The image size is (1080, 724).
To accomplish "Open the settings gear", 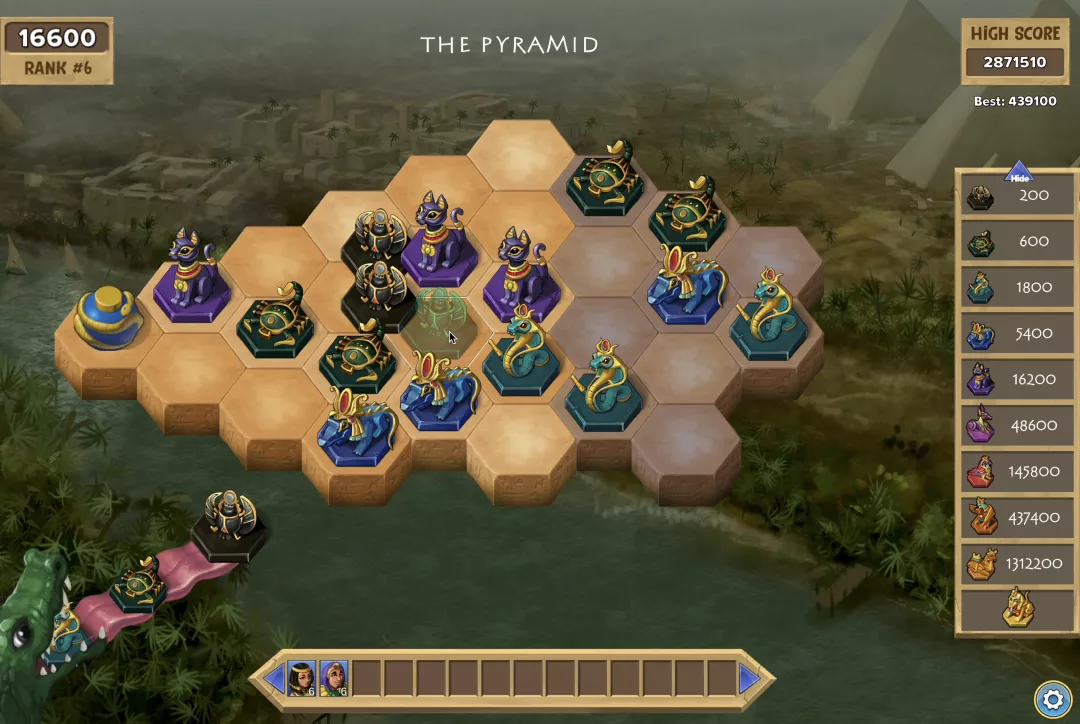I will pos(1051,698).
